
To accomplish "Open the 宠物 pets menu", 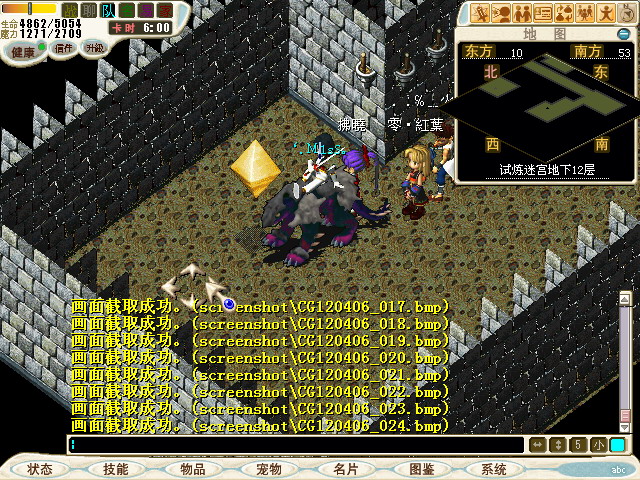I will click(x=269, y=468).
